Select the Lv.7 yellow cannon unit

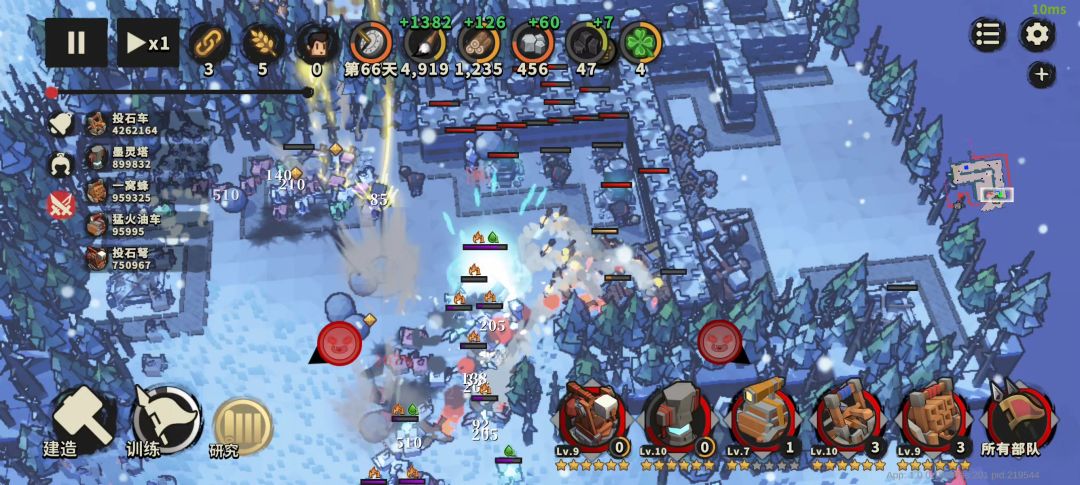pyautogui.click(x=765, y=417)
